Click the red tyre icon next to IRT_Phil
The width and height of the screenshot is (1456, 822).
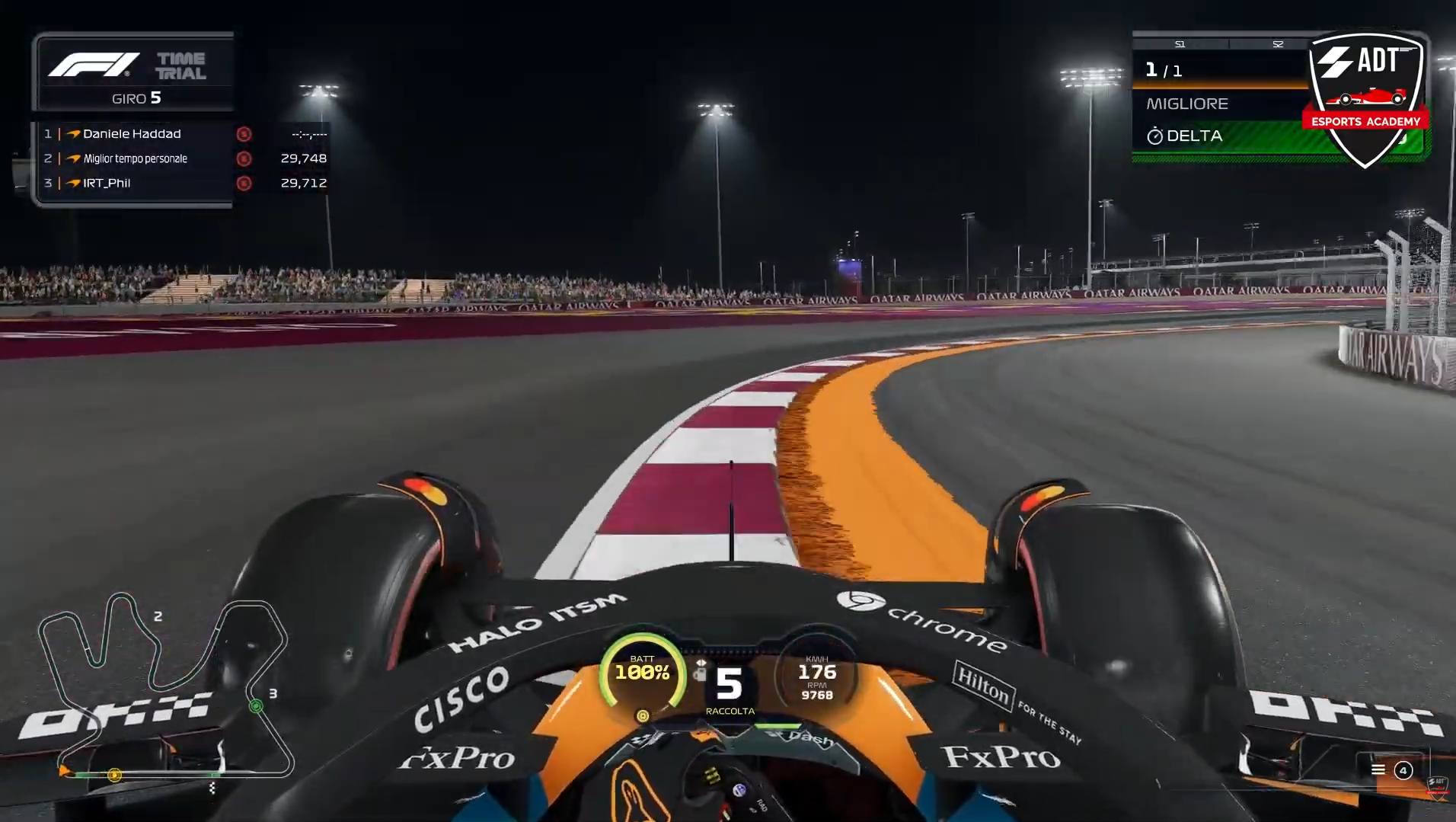click(x=244, y=183)
